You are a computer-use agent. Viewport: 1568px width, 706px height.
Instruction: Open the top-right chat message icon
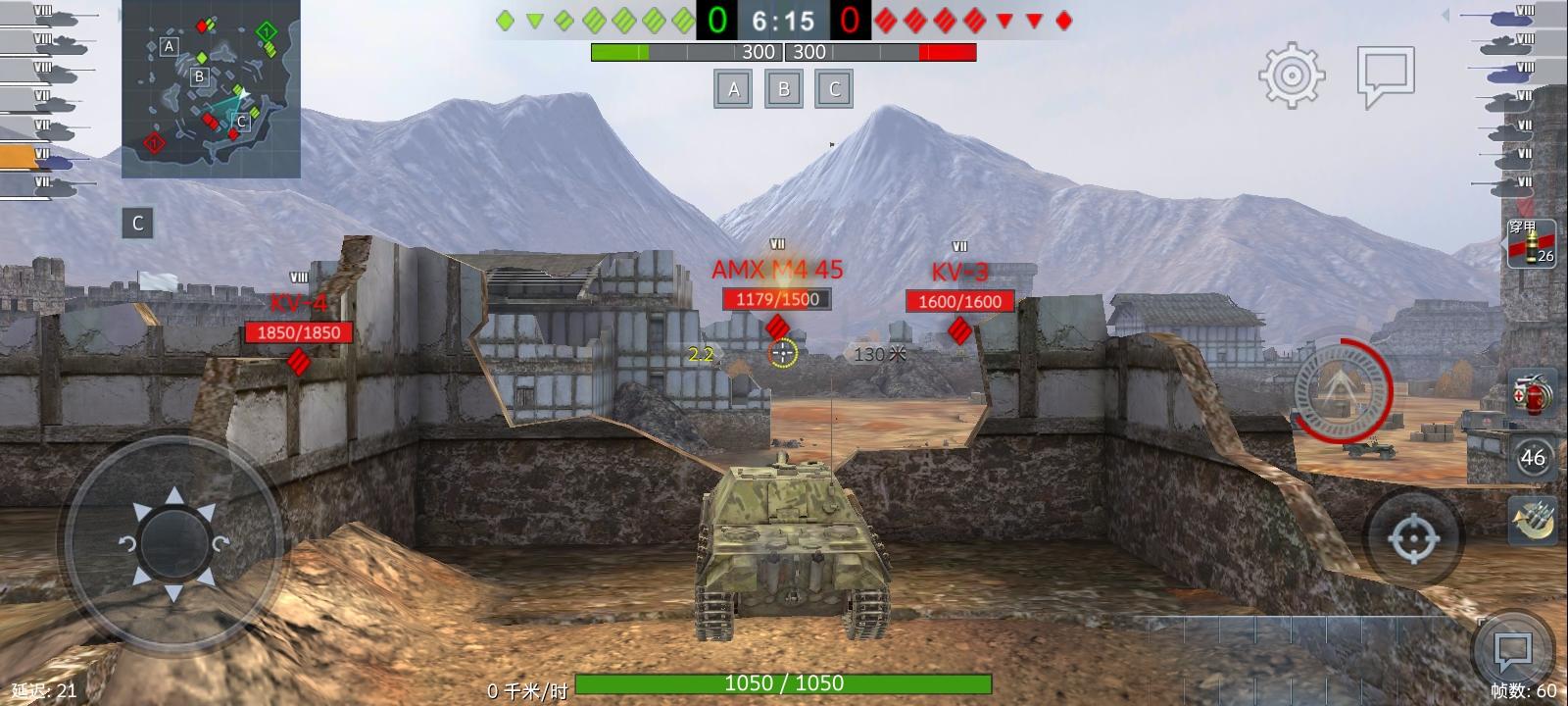(x=1383, y=74)
